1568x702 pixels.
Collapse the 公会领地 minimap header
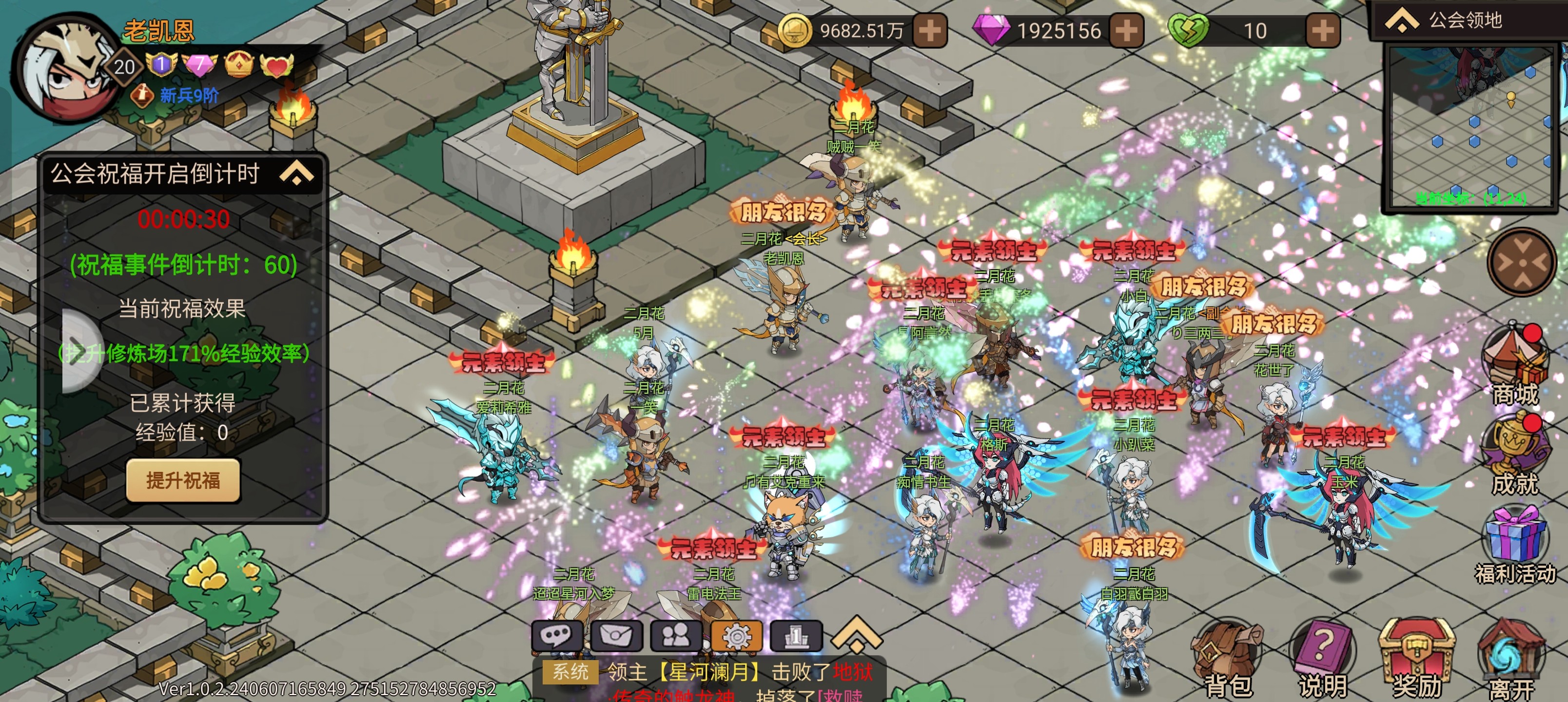[1402, 20]
